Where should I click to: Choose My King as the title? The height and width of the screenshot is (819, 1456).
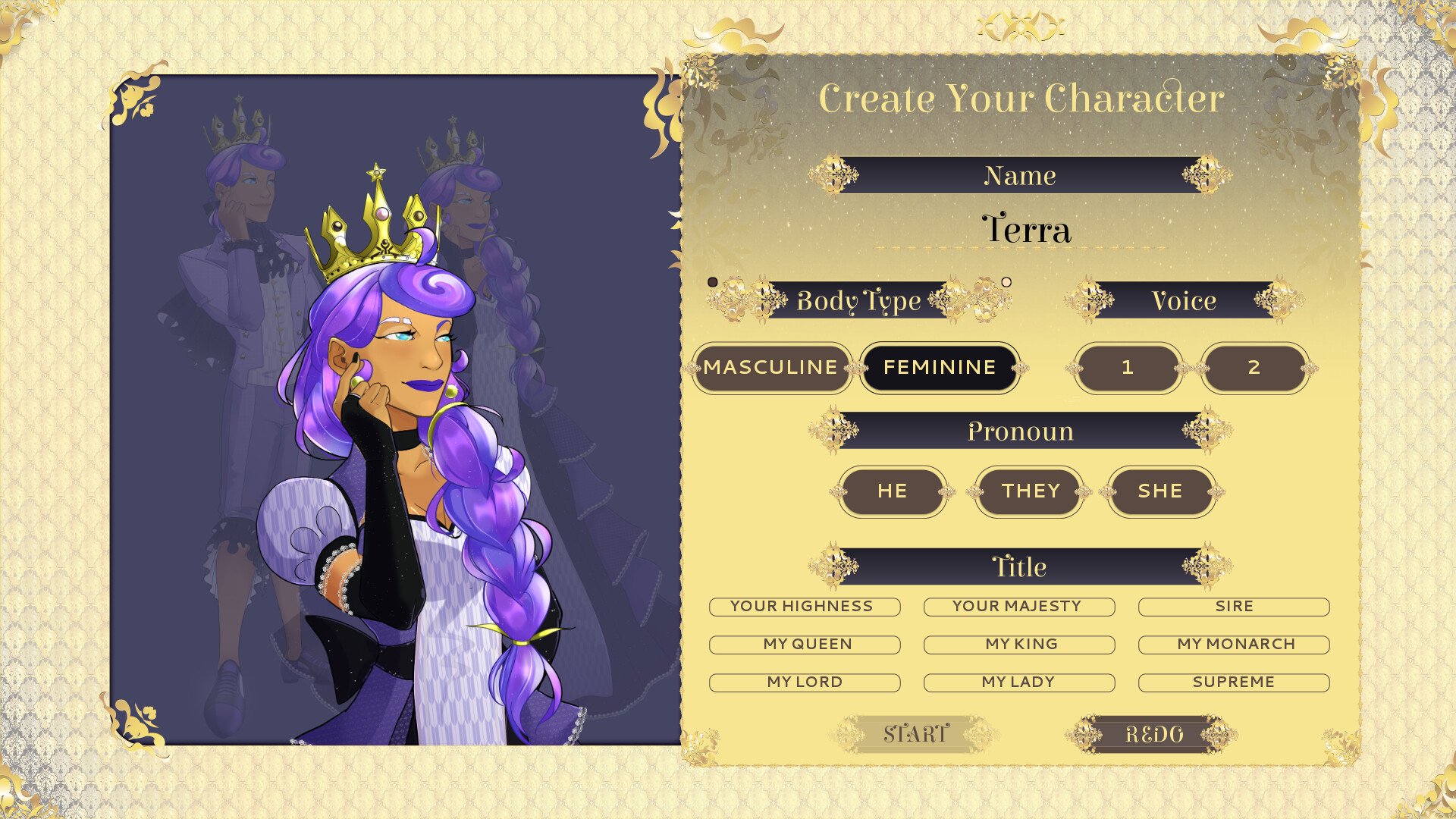tap(1019, 644)
